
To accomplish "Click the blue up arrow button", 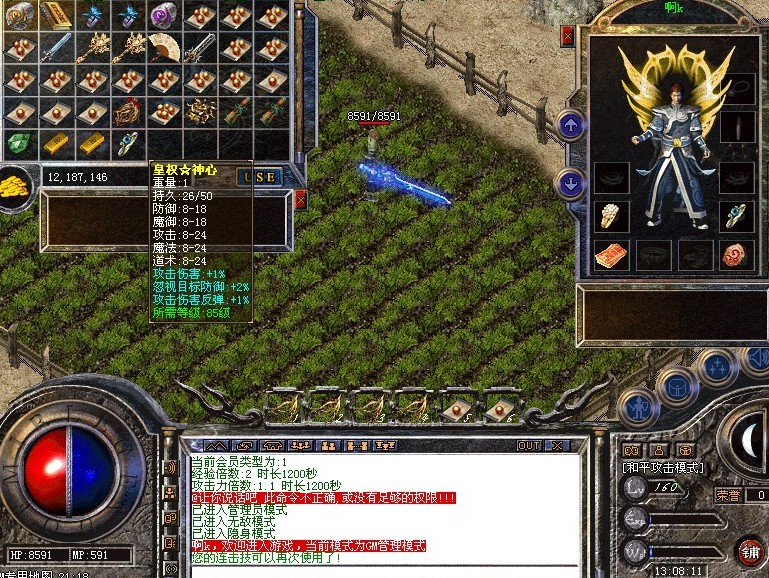I will 570,125.
